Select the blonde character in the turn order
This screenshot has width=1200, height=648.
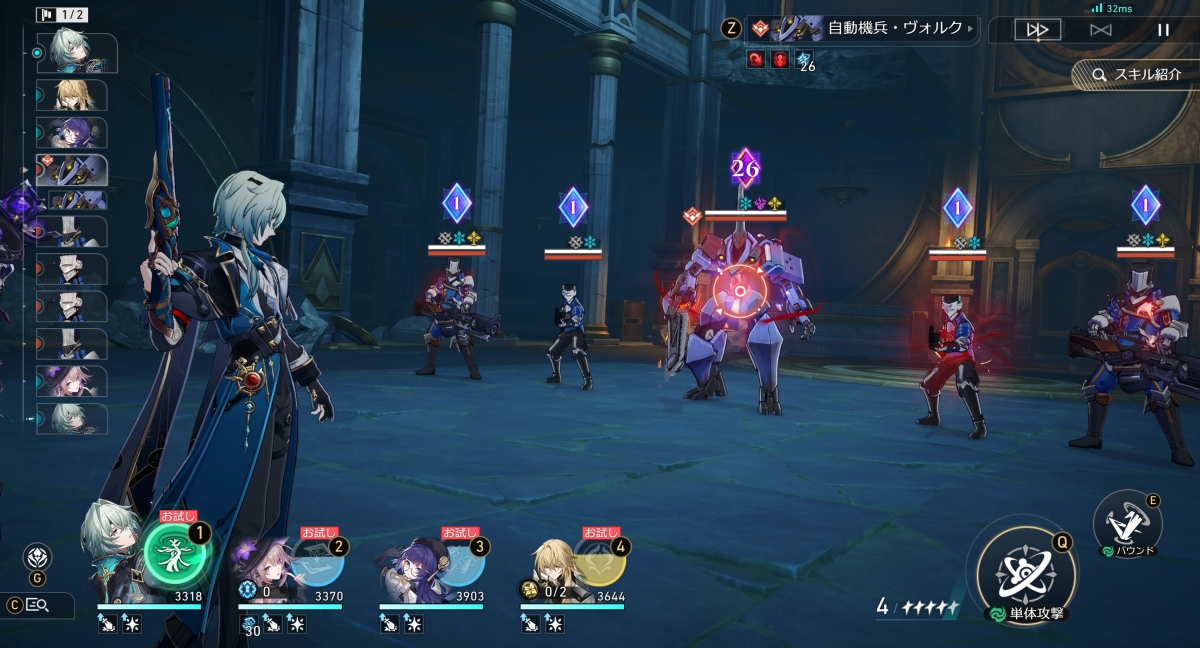[x=72, y=94]
